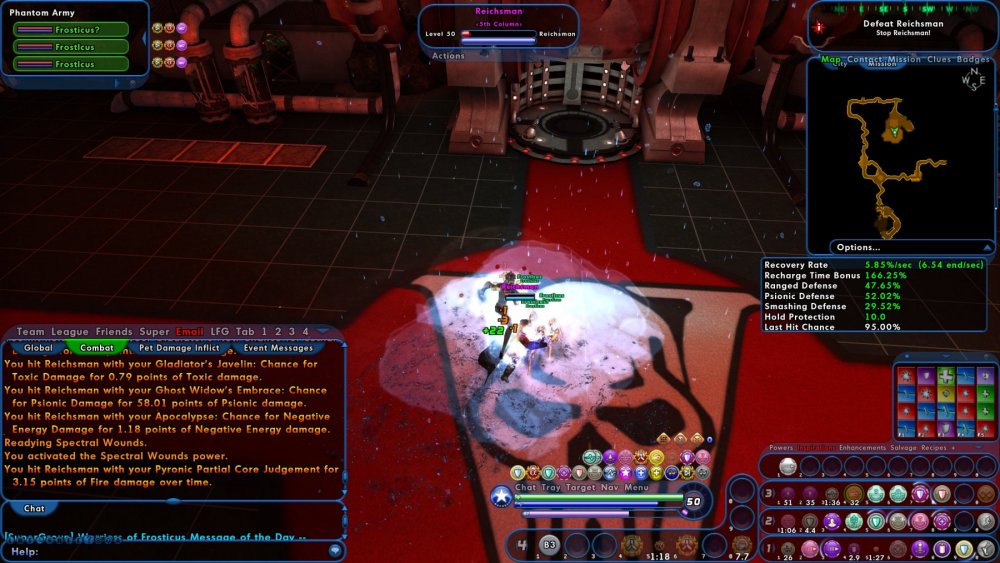Open the LFG window
Image resolution: width=1000 pixels, height=563 pixels.
(x=219, y=331)
